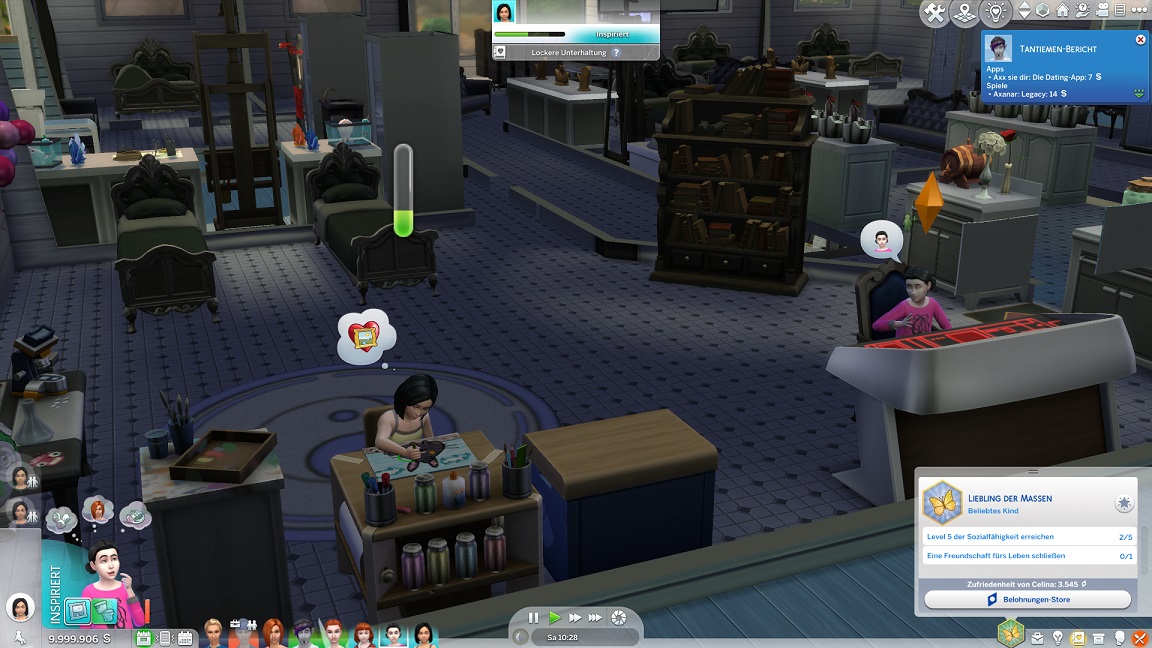
Task: Open the game options menu (three dots)
Action: point(1139,11)
